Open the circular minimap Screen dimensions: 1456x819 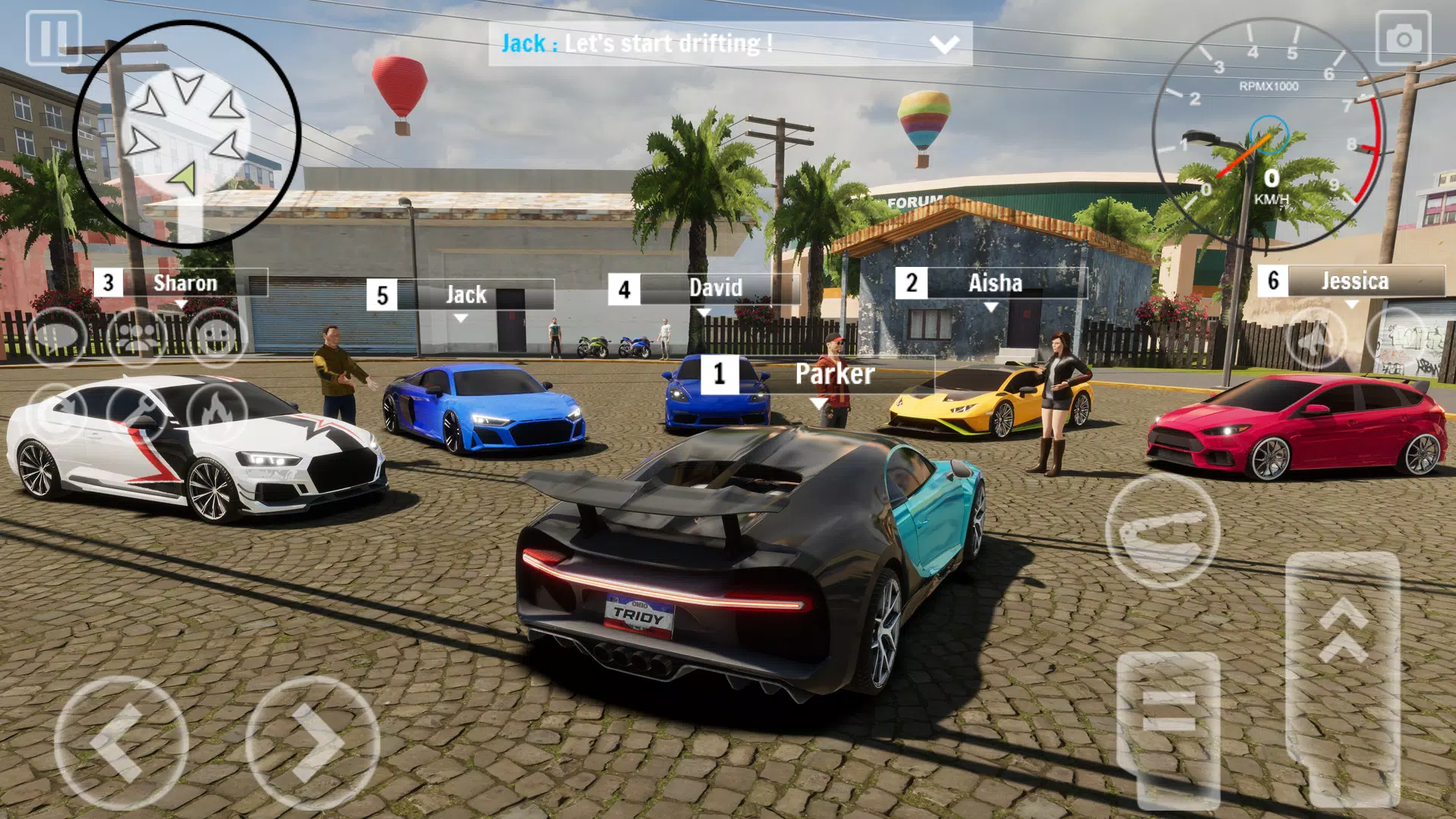coord(187,134)
